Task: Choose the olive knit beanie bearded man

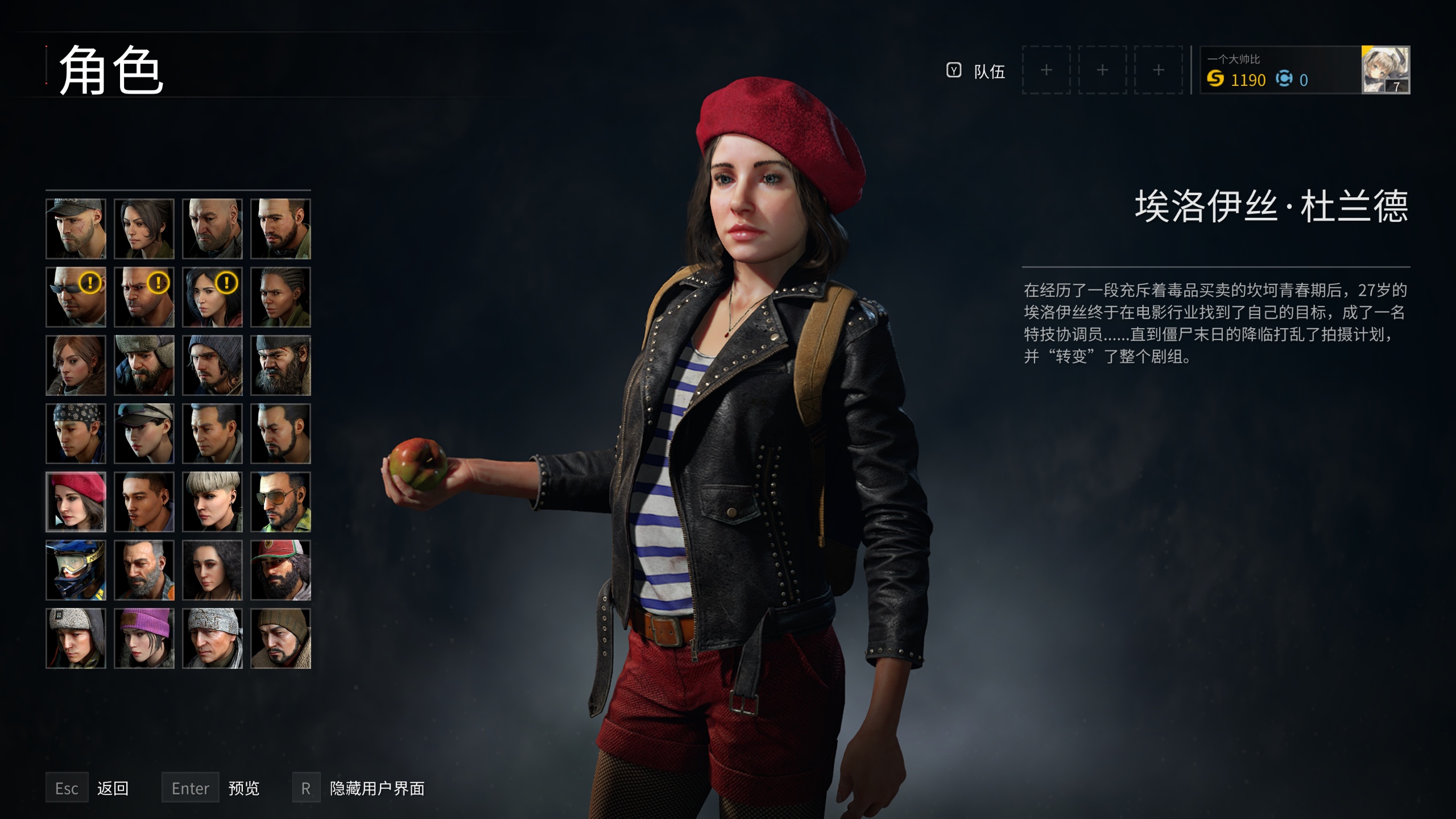Action: 280,638
